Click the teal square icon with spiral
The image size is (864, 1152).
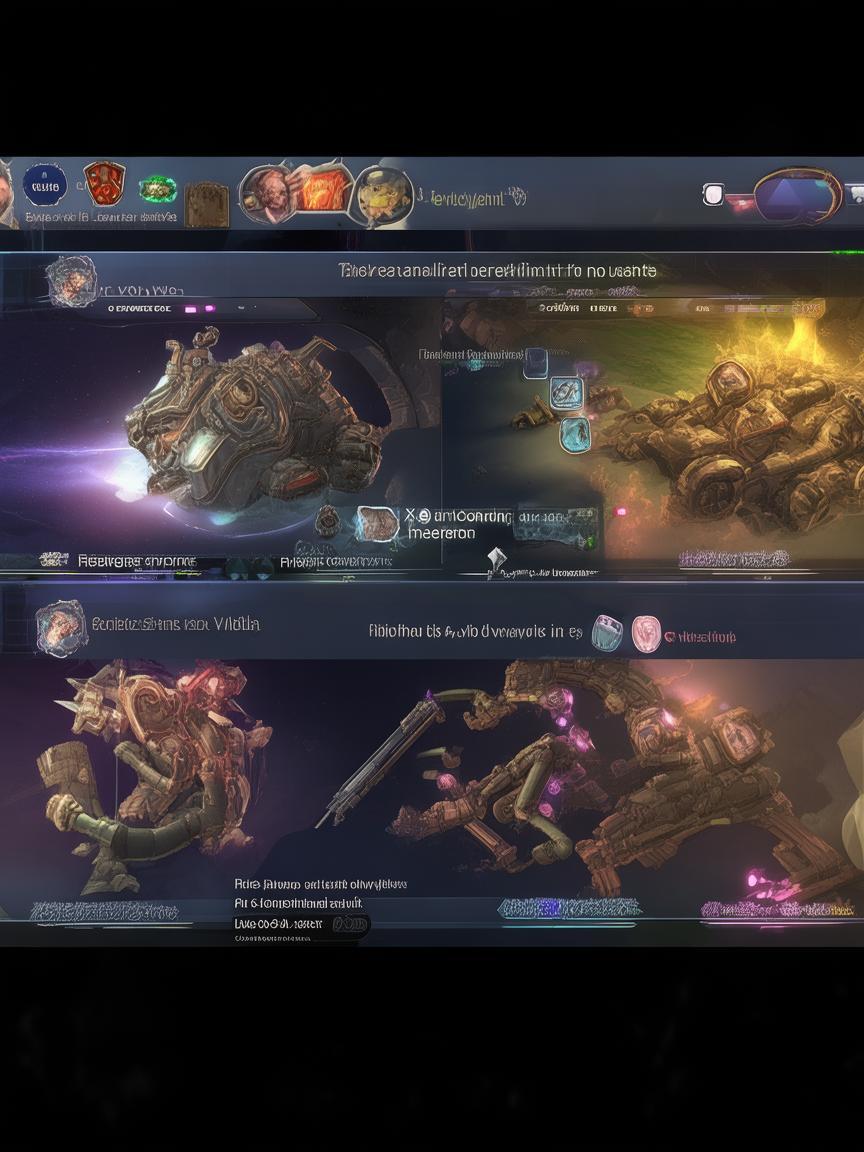(x=566, y=393)
